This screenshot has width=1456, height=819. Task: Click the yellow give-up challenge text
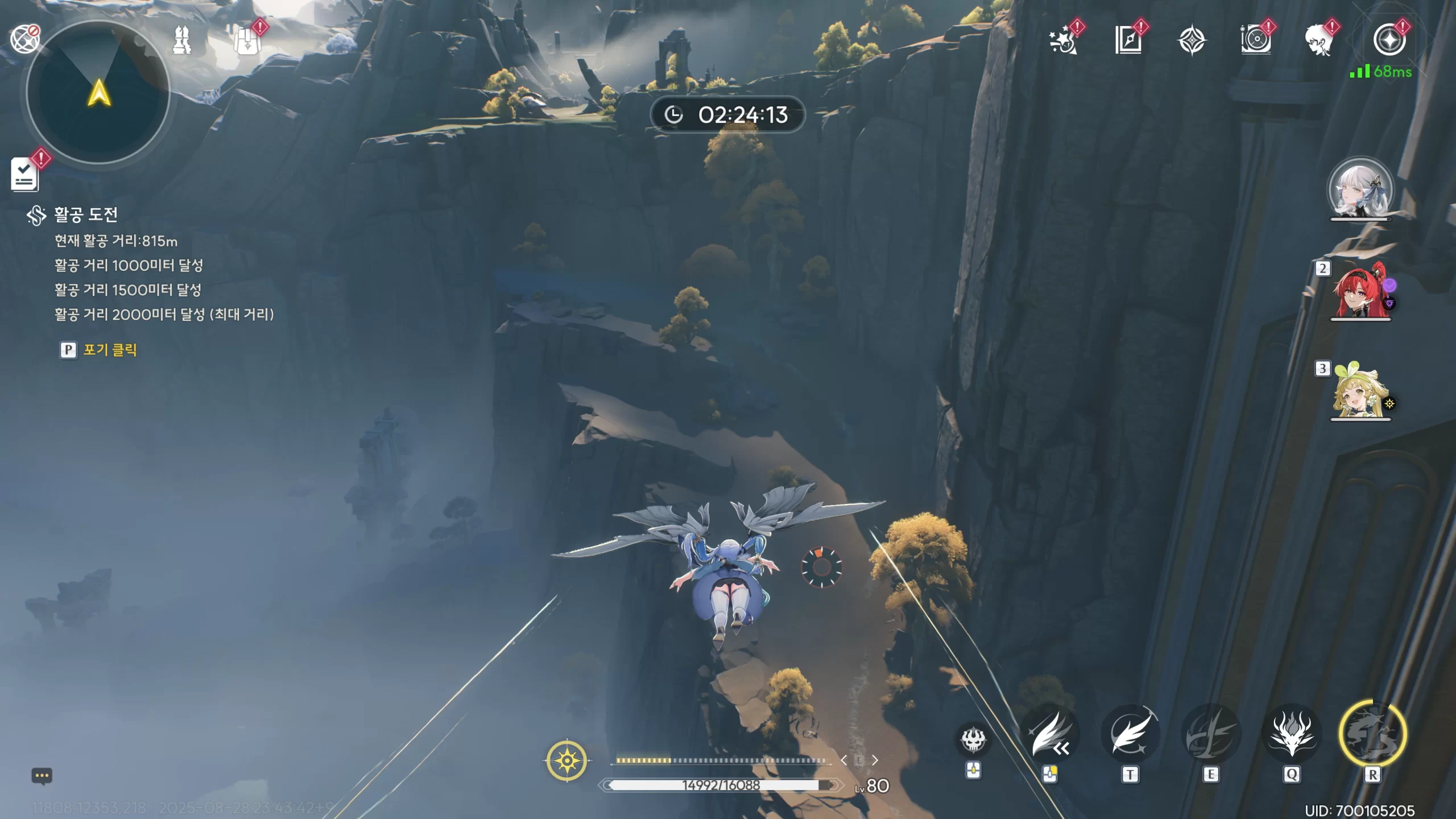point(110,350)
